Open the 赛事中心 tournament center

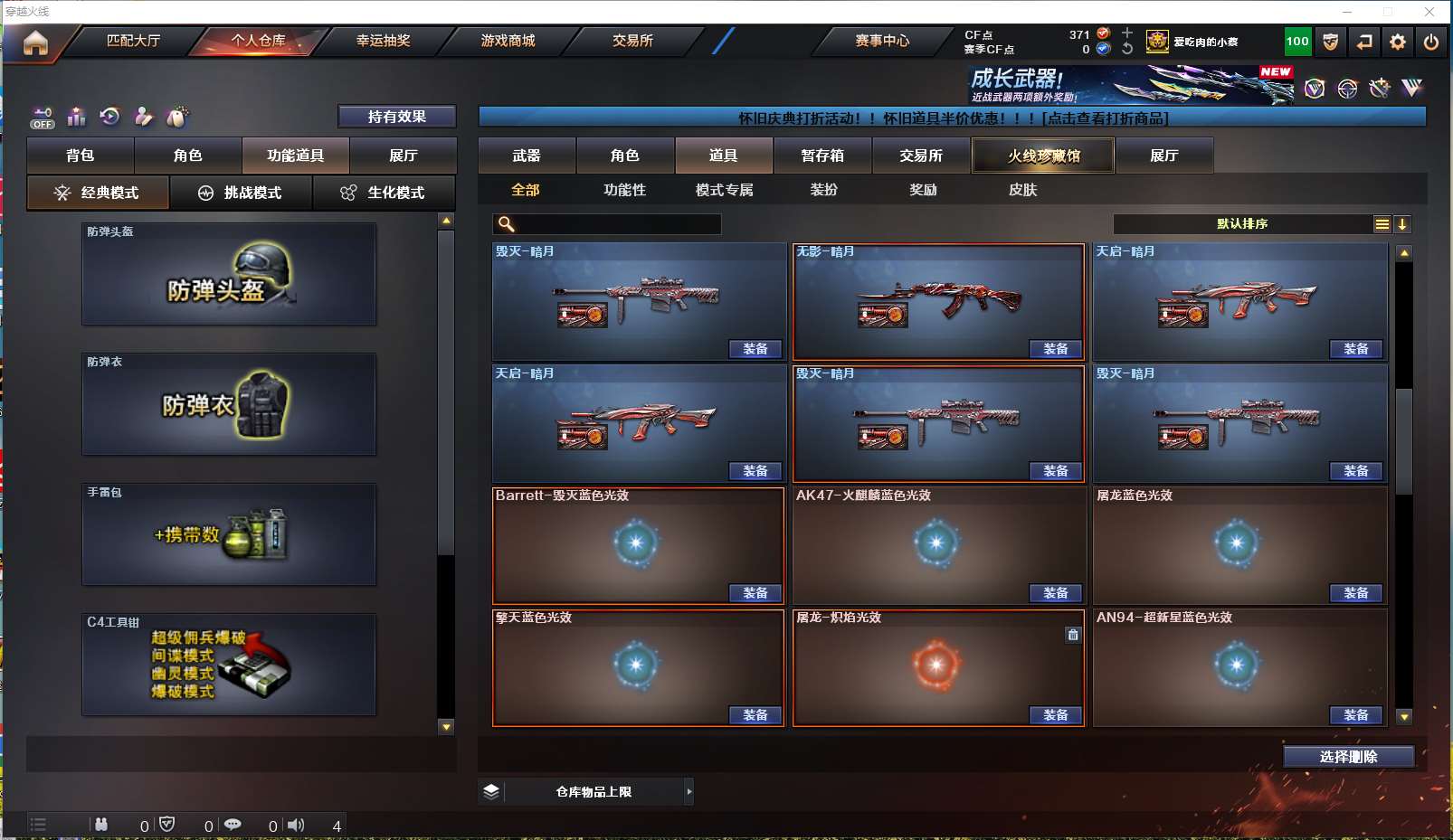pos(882,41)
